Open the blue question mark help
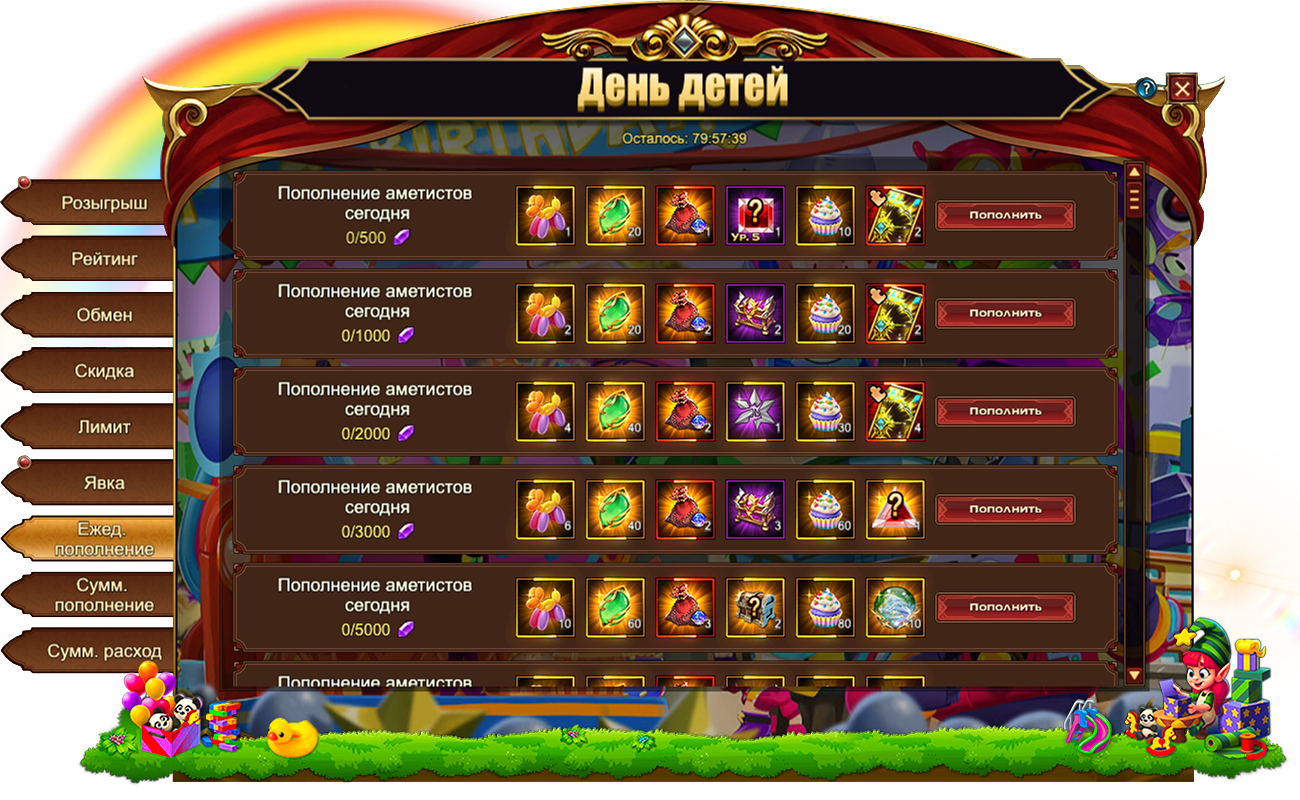1300x800 pixels. [x=1146, y=89]
